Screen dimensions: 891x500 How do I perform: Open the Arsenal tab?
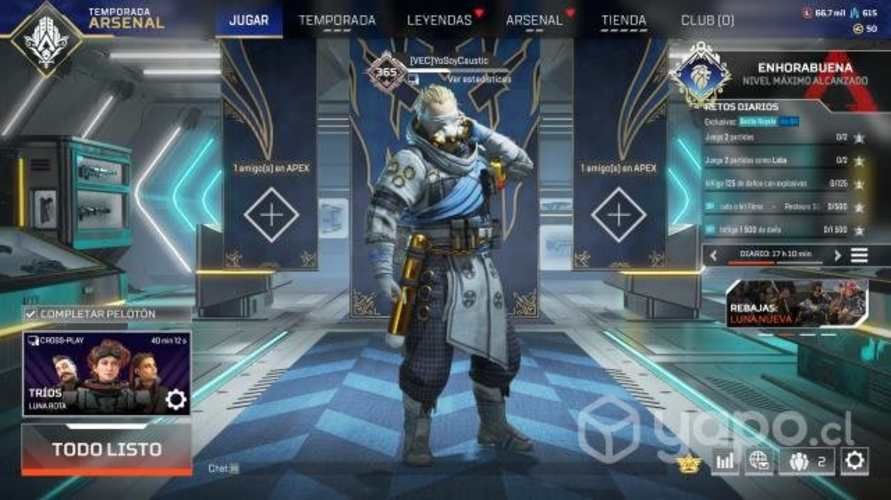coord(534,20)
